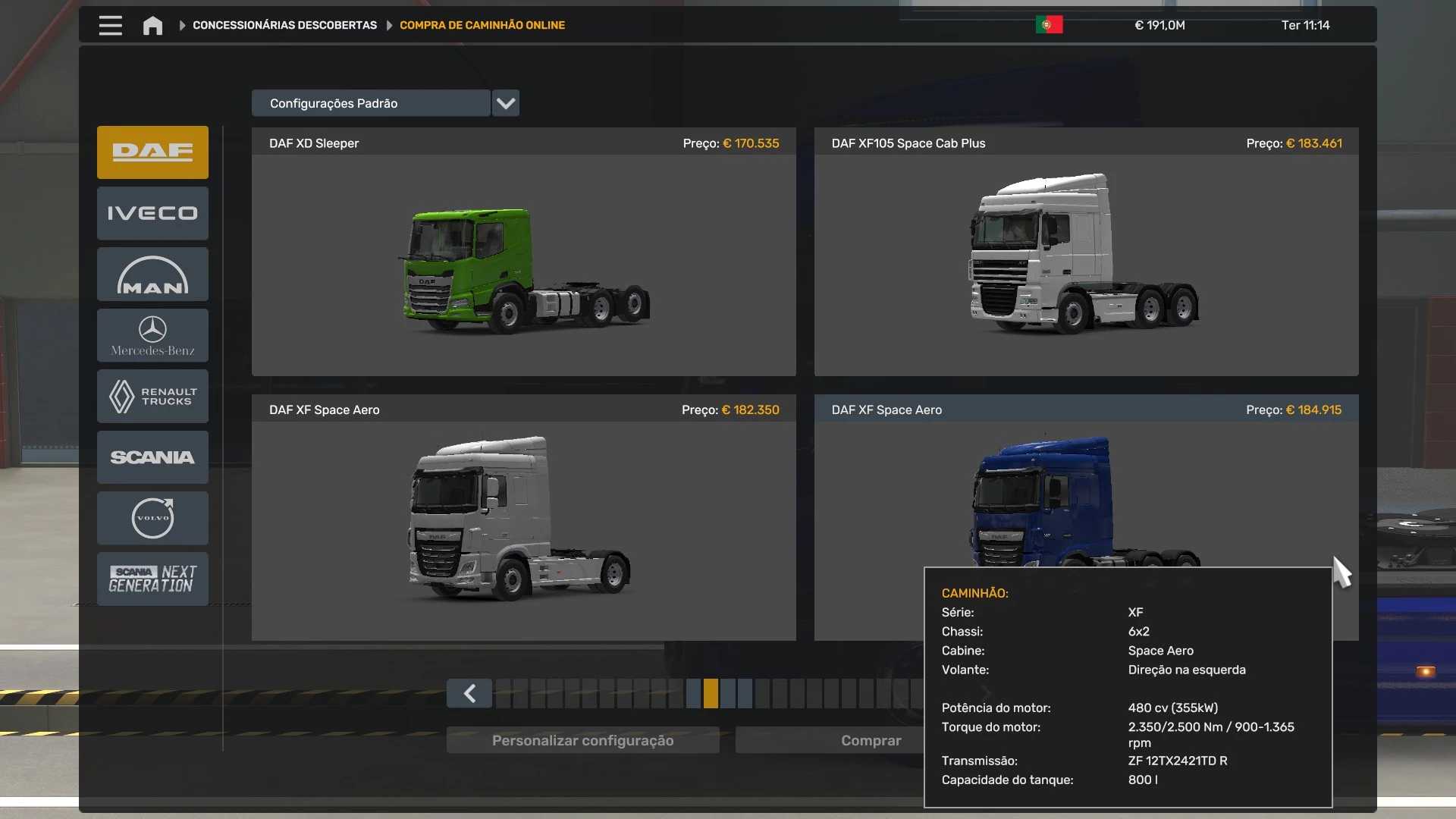Open the Renault Trucks category

(152, 396)
